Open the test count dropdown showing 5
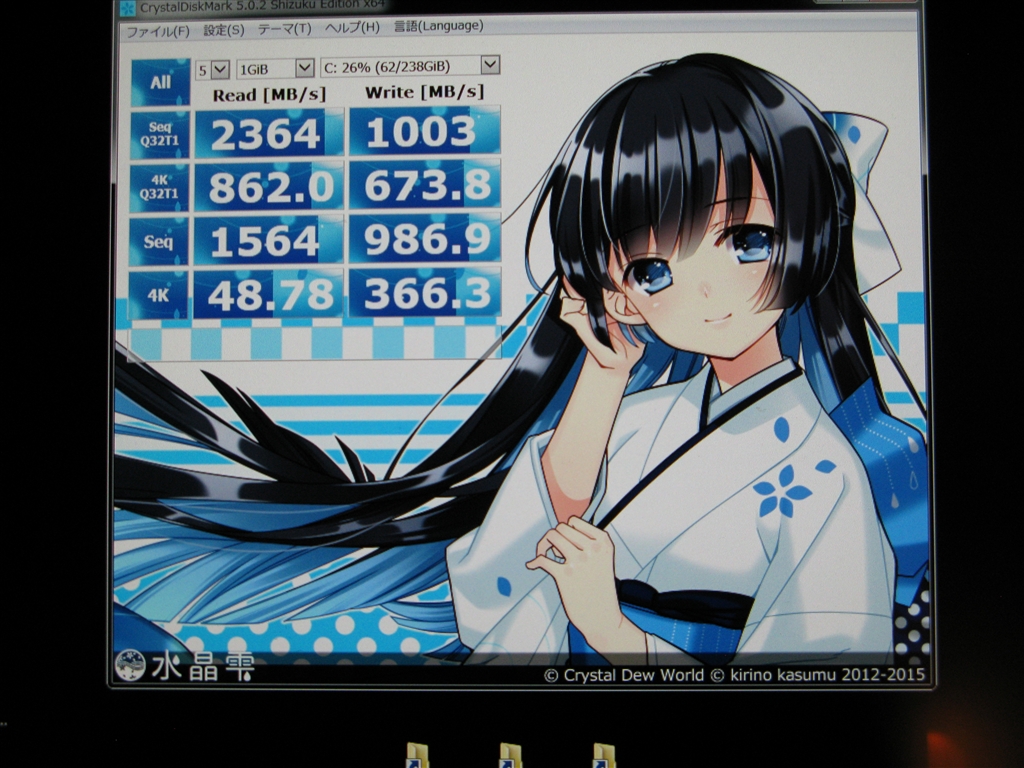1024x768 pixels. pyautogui.click(x=212, y=69)
